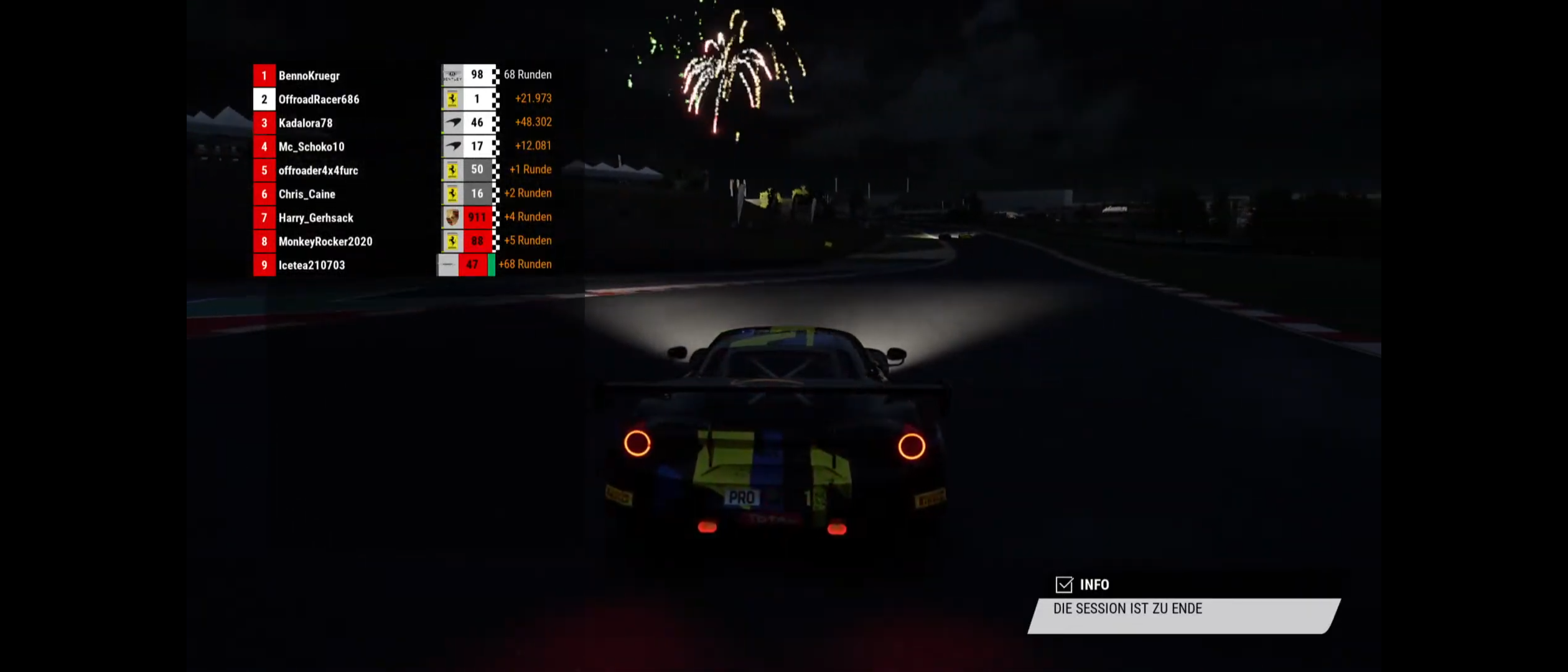Pick the offroader4x4furc leaderboard row
This screenshot has width=1568, height=672.
[318, 170]
